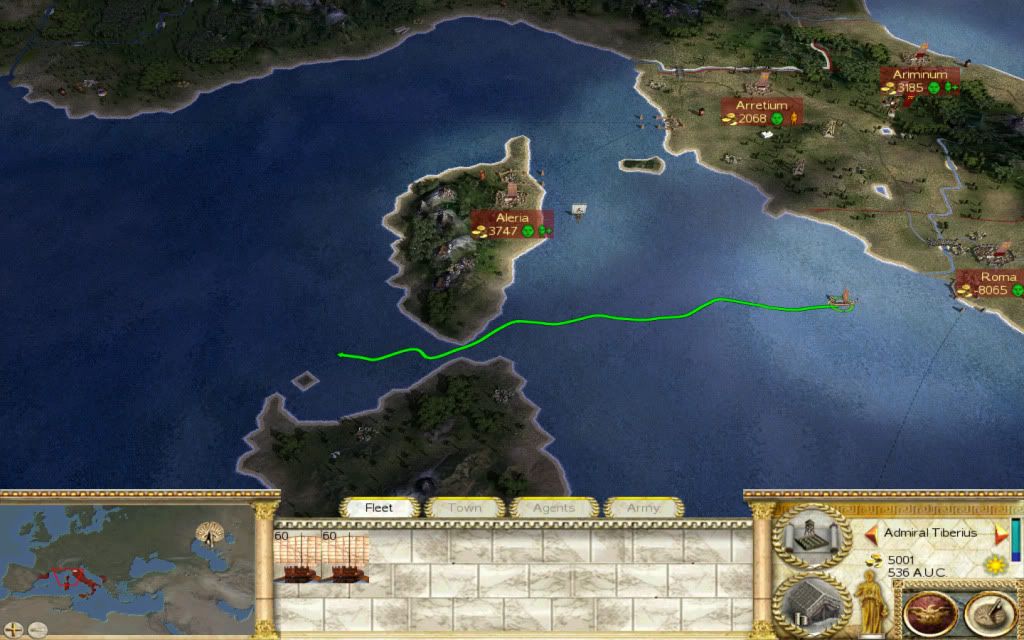Open faction overview via eagle shield button

[x=929, y=614]
